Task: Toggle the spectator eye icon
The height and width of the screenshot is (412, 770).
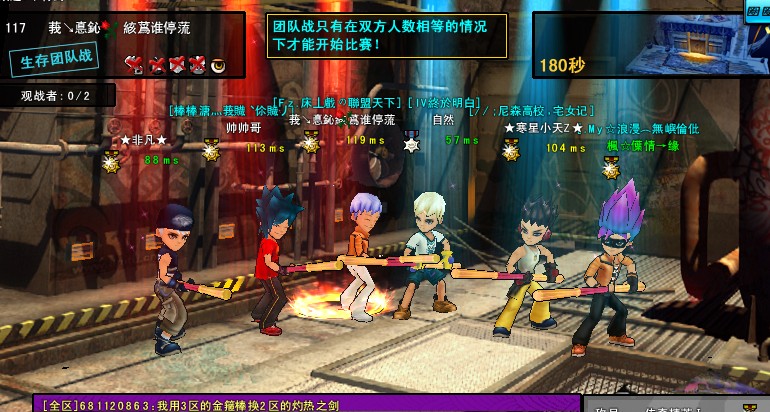Action: tap(218, 65)
